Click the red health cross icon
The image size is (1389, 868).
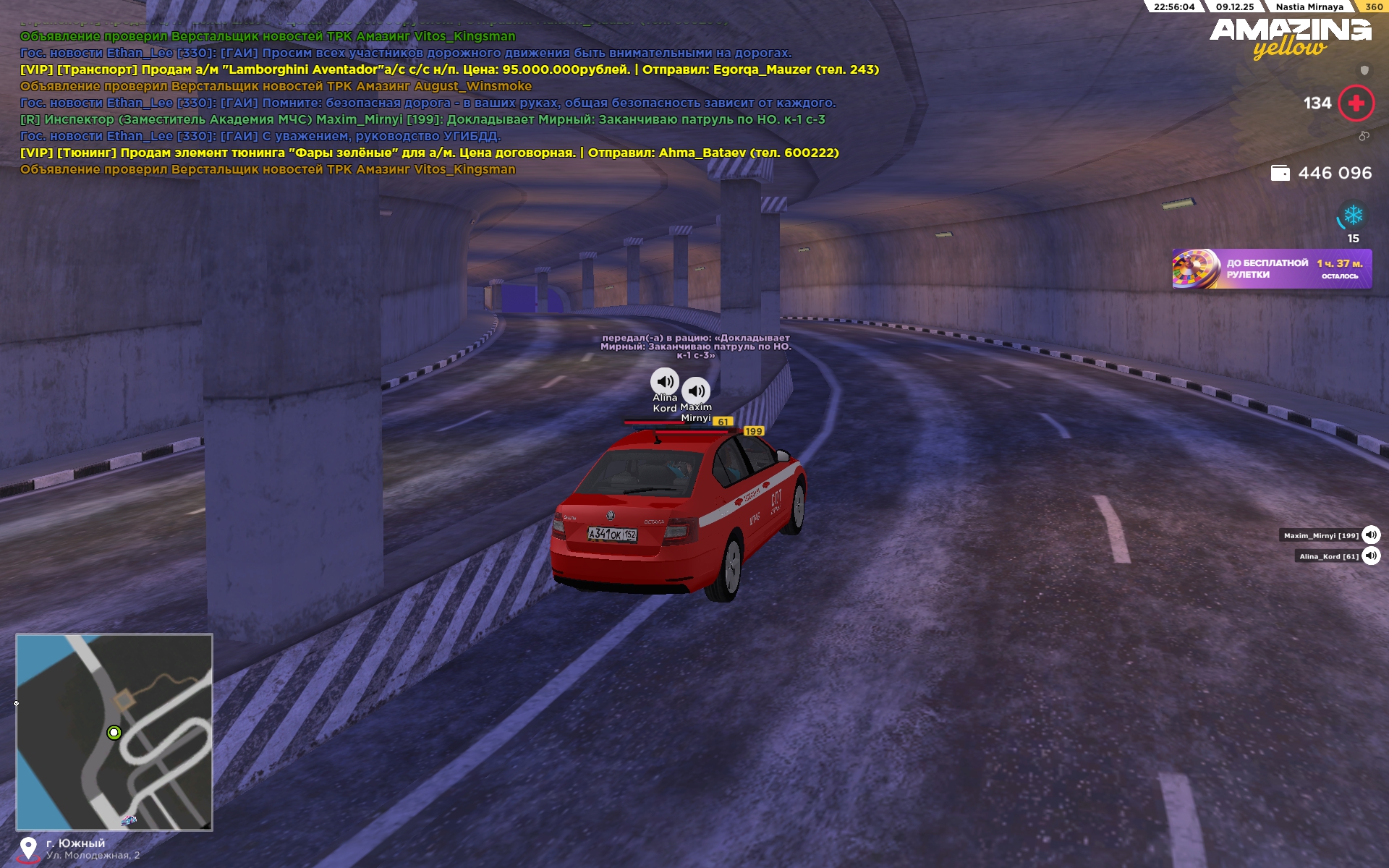tap(1356, 103)
